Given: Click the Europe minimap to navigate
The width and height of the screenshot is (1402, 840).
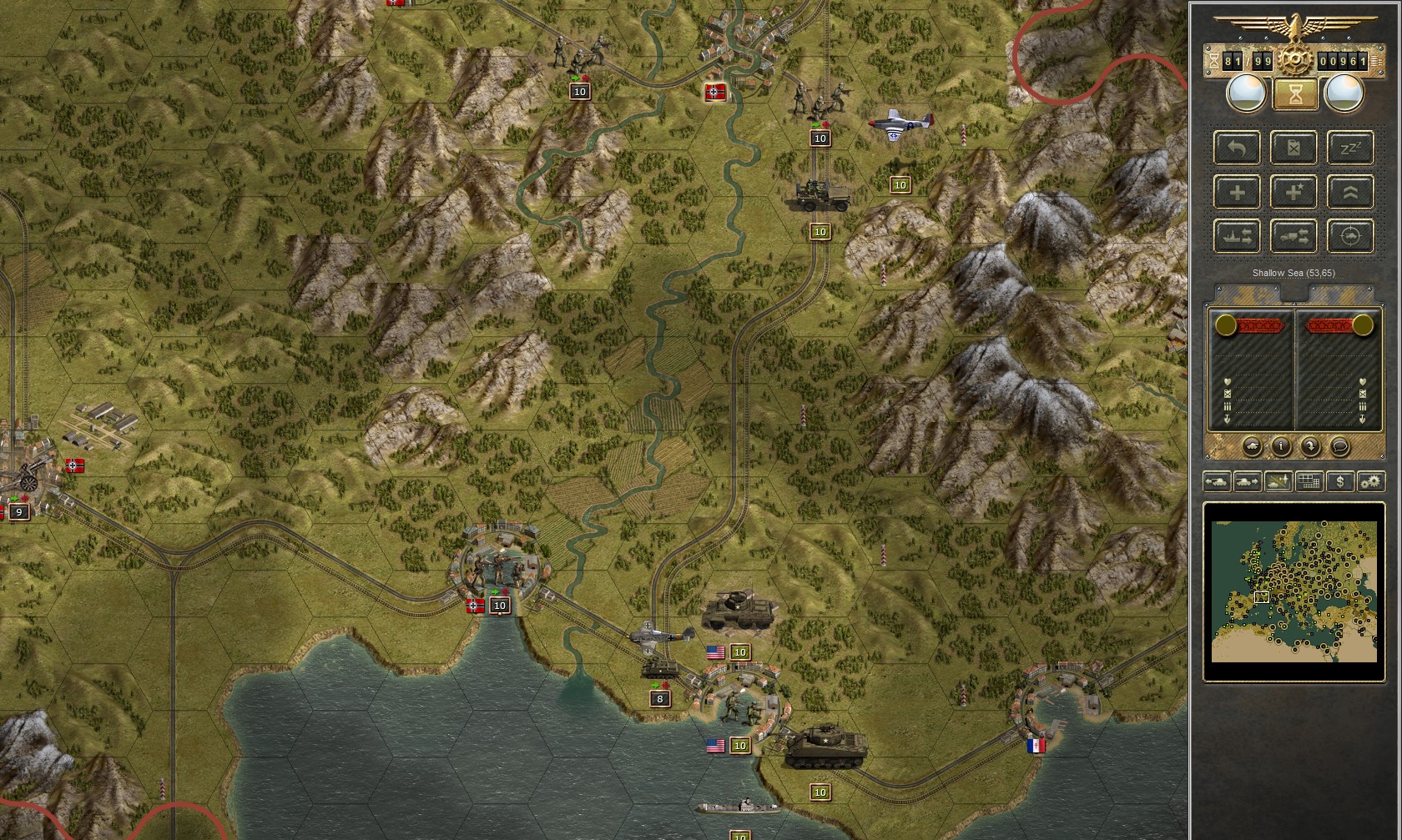Looking at the screenshot, I should 1294,592.
